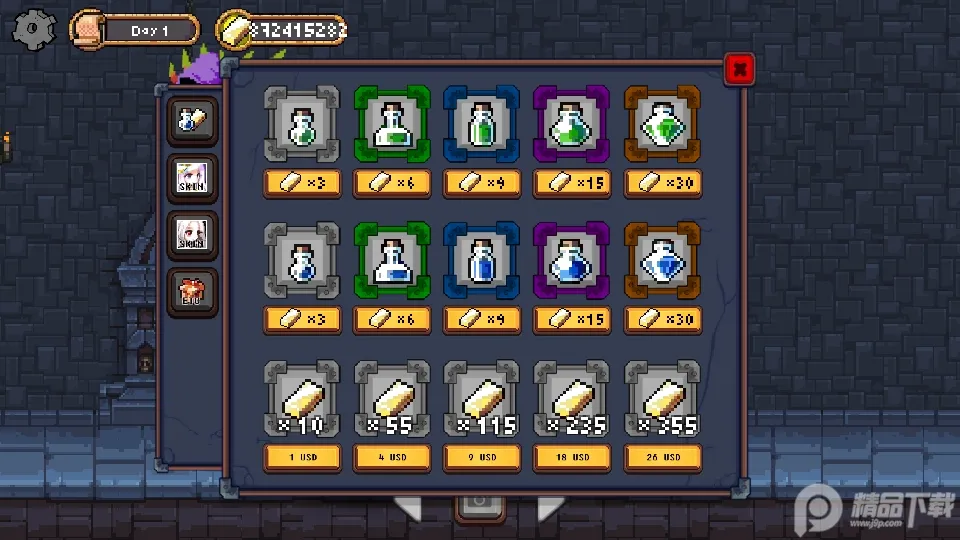Buy the blue potion costing 30 gold
The image size is (960, 540).
pos(662,320)
